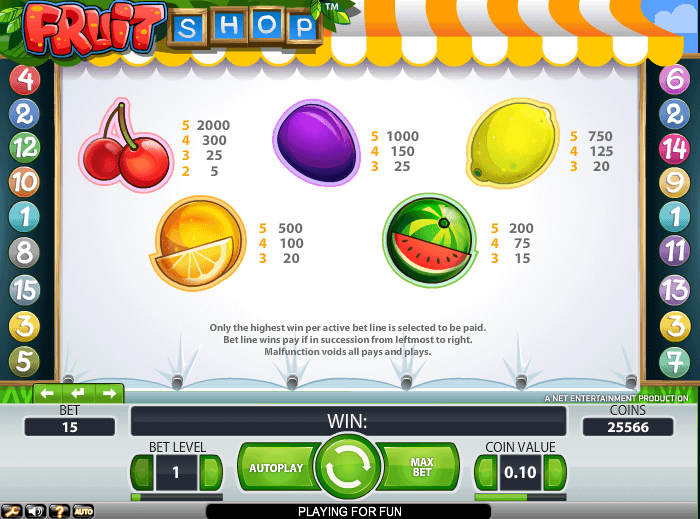This screenshot has width=700, height=519.
Task: Start Autoplay mode
Action: [x=276, y=467]
